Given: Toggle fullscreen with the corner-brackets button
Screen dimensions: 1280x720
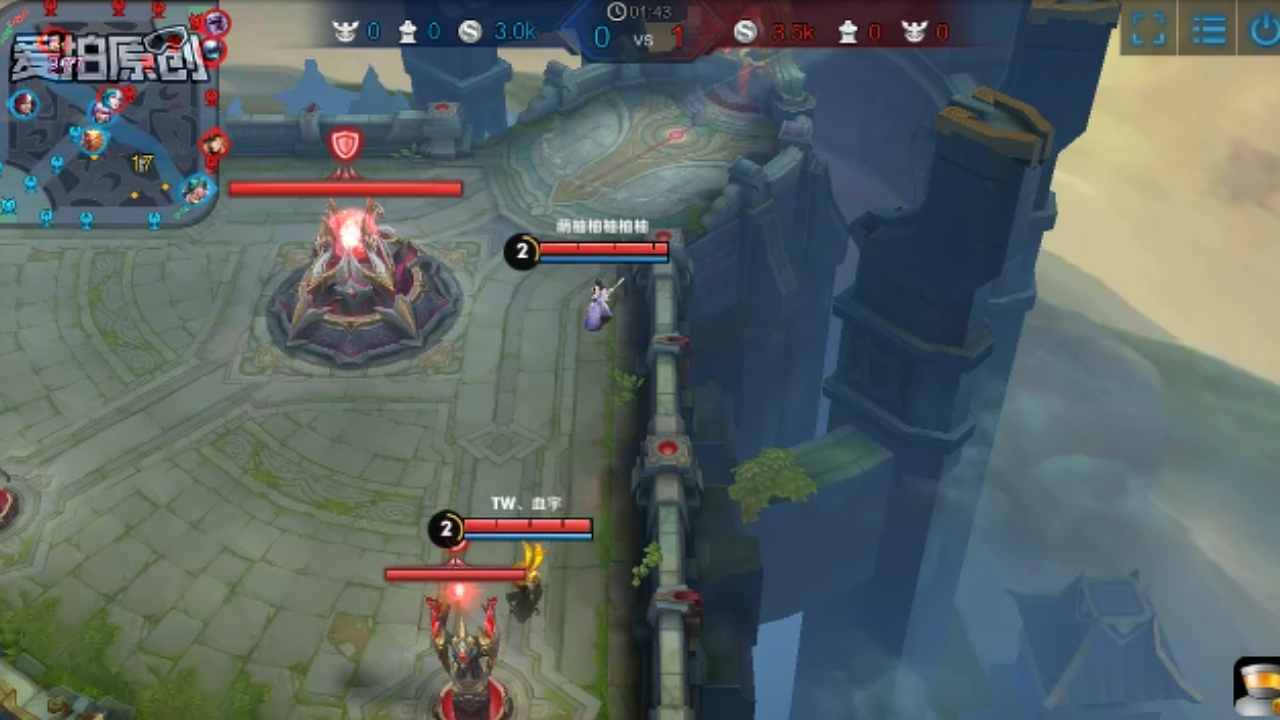Looking at the screenshot, I should point(1148,29).
